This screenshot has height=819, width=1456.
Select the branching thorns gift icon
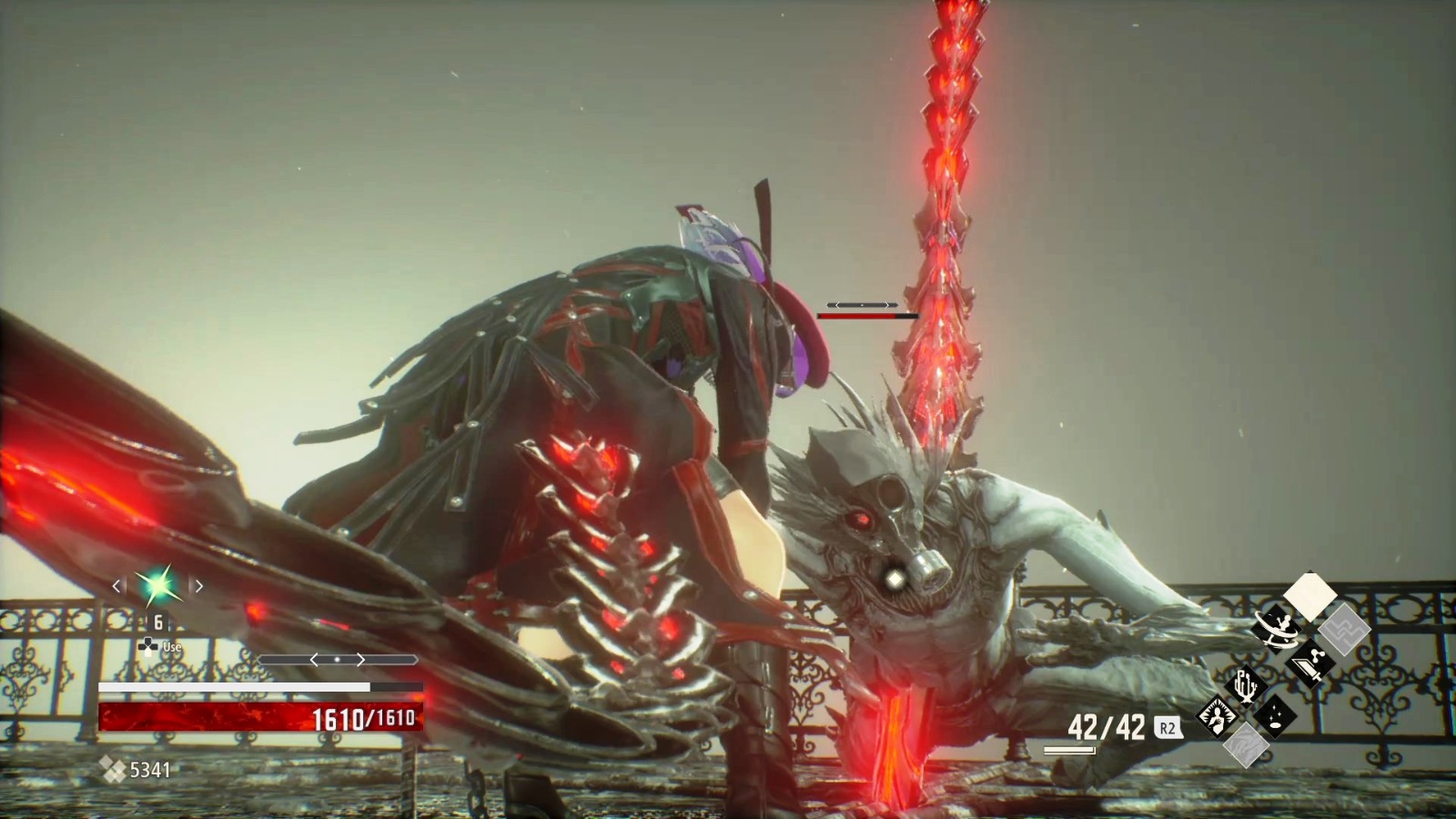[1246, 686]
